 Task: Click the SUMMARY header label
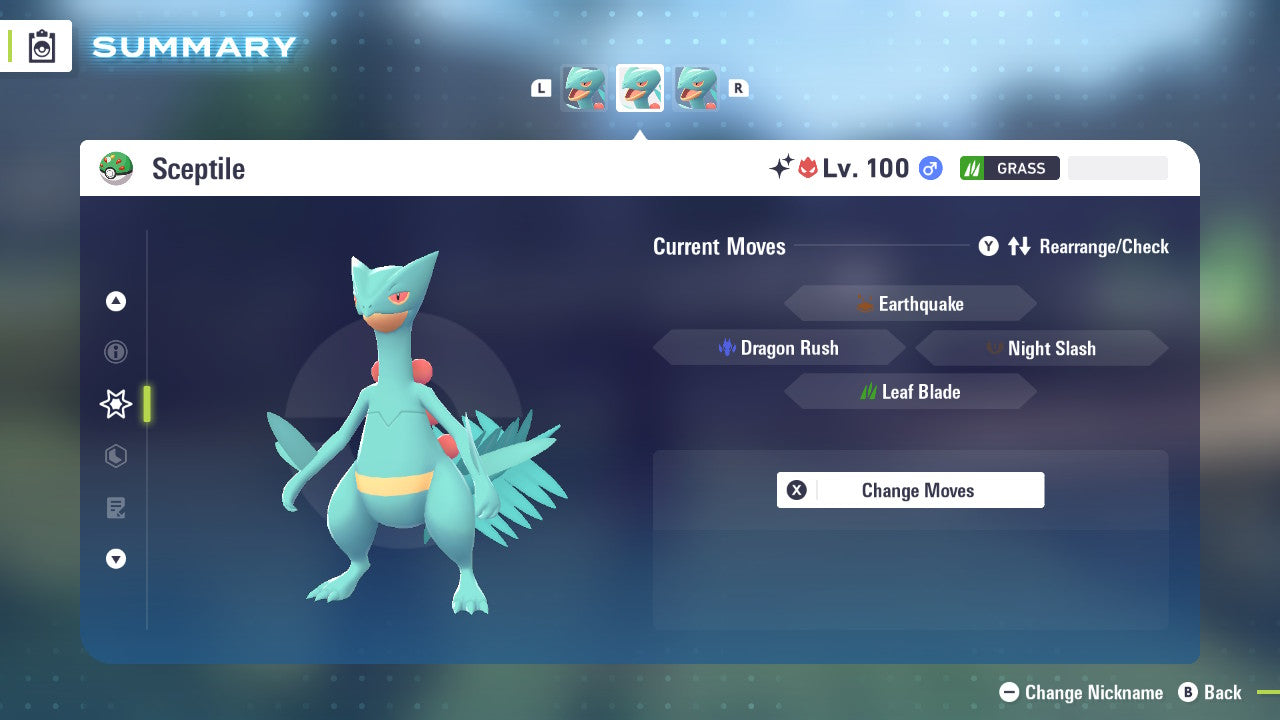click(193, 46)
